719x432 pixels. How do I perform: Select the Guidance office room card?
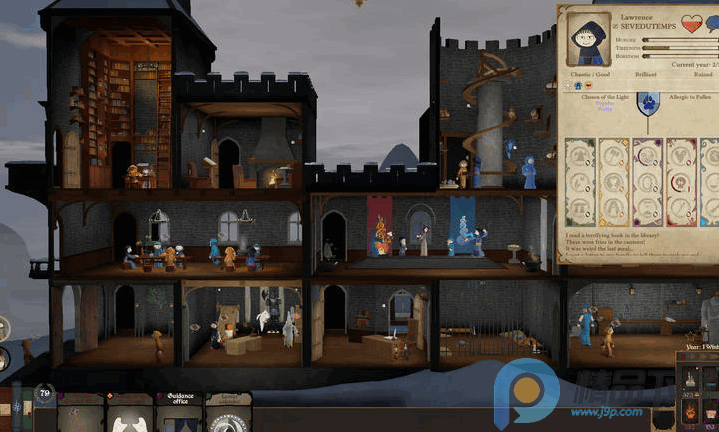pyautogui.click(x=179, y=412)
